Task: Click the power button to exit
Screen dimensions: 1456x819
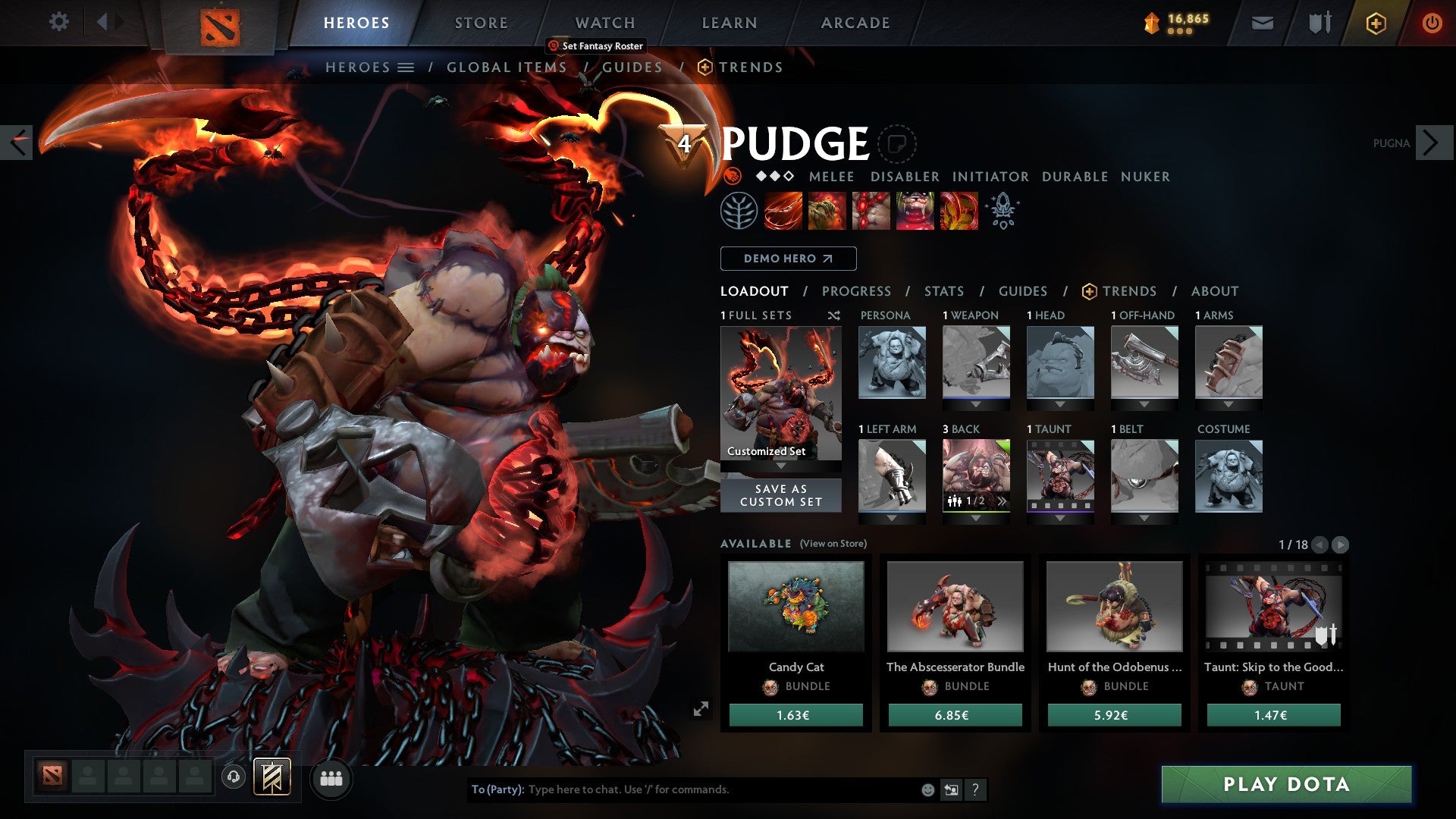Action: tap(1433, 22)
